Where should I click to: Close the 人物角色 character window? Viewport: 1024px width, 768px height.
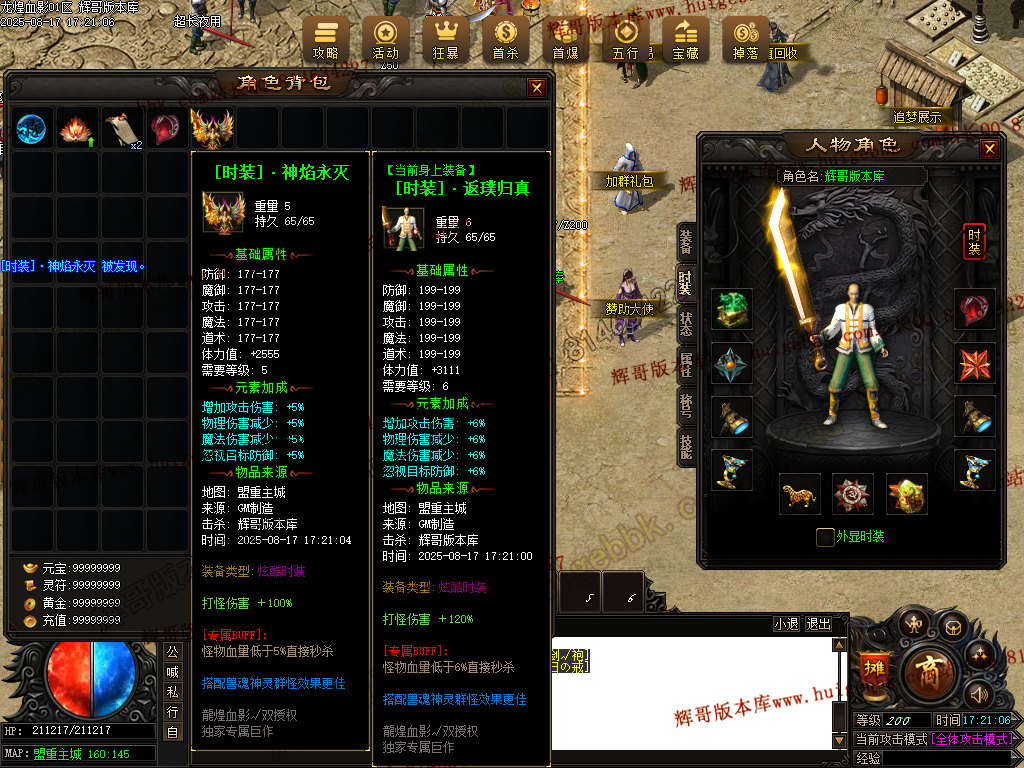click(x=989, y=149)
